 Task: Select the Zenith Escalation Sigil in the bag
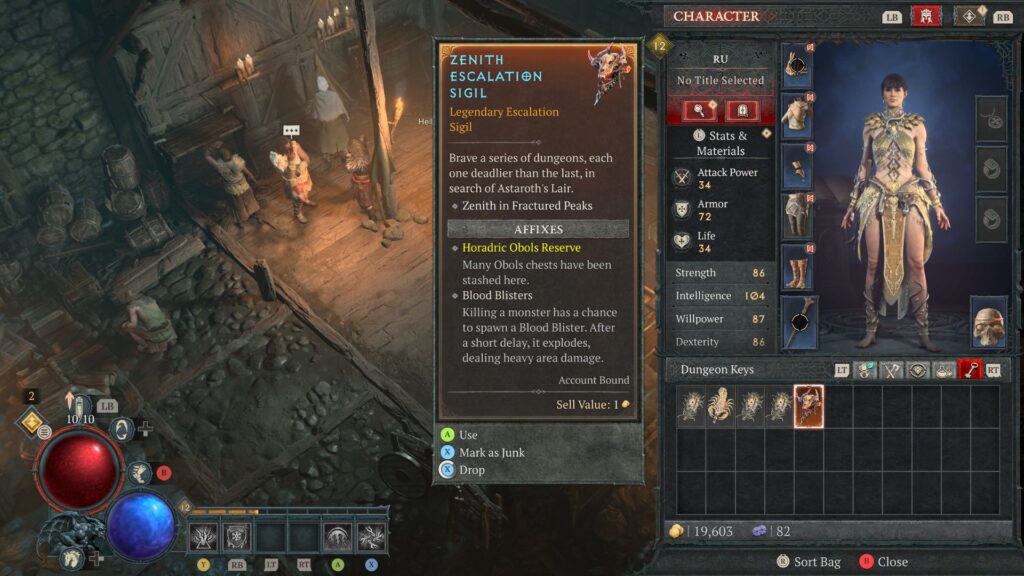coord(808,407)
